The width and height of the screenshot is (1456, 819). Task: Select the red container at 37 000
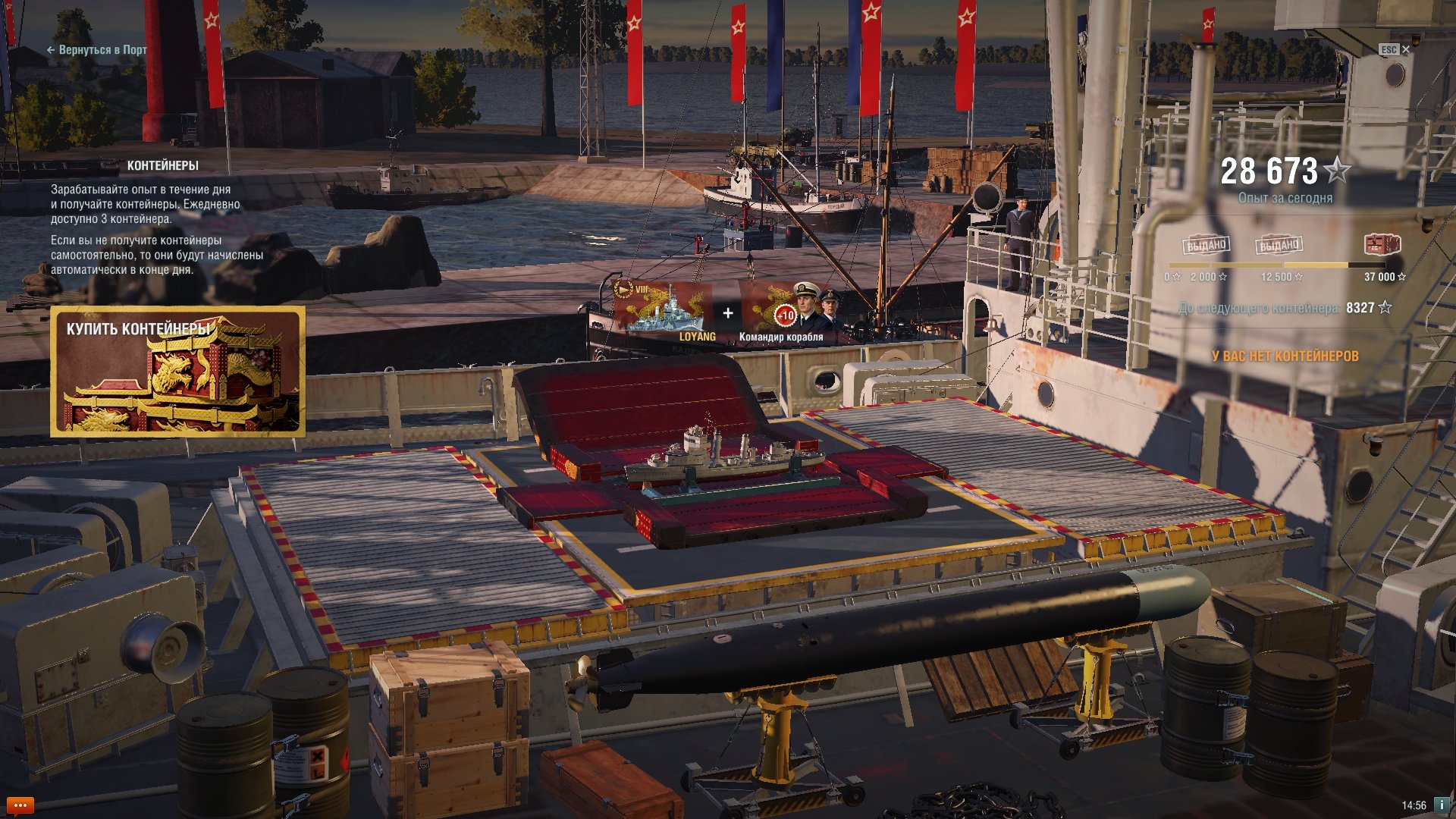point(1382,244)
